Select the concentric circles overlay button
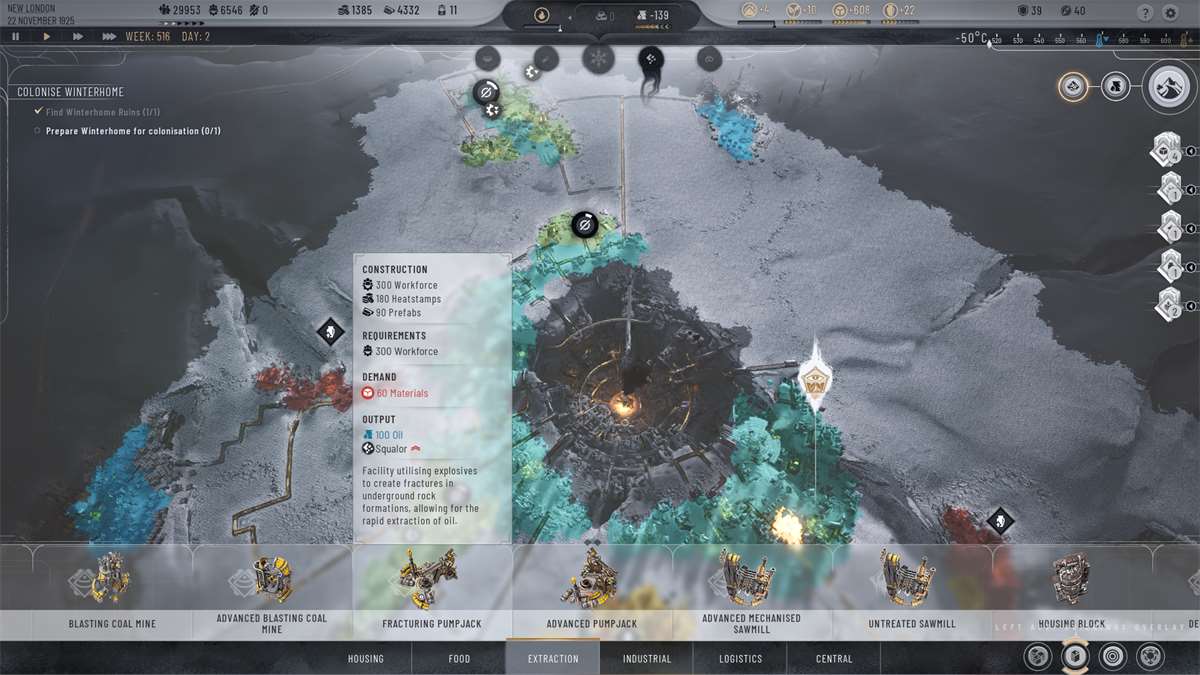This screenshot has height=675, width=1200. tap(1112, 657)
